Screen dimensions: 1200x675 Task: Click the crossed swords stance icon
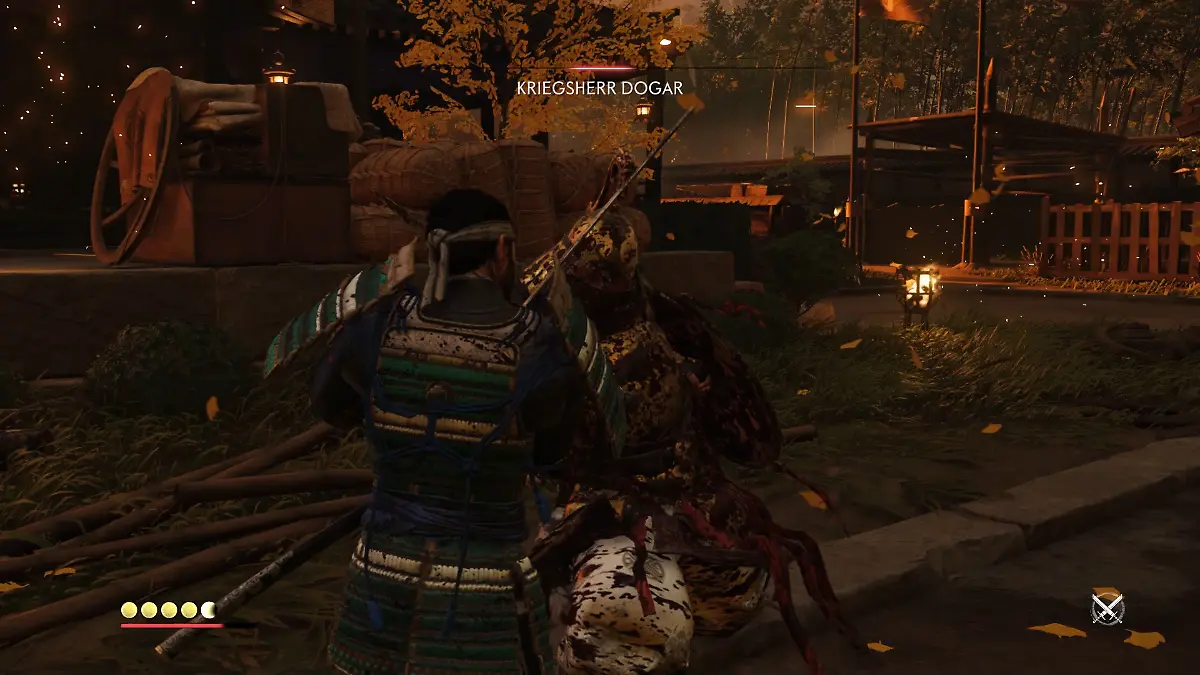coord(1107,608)
